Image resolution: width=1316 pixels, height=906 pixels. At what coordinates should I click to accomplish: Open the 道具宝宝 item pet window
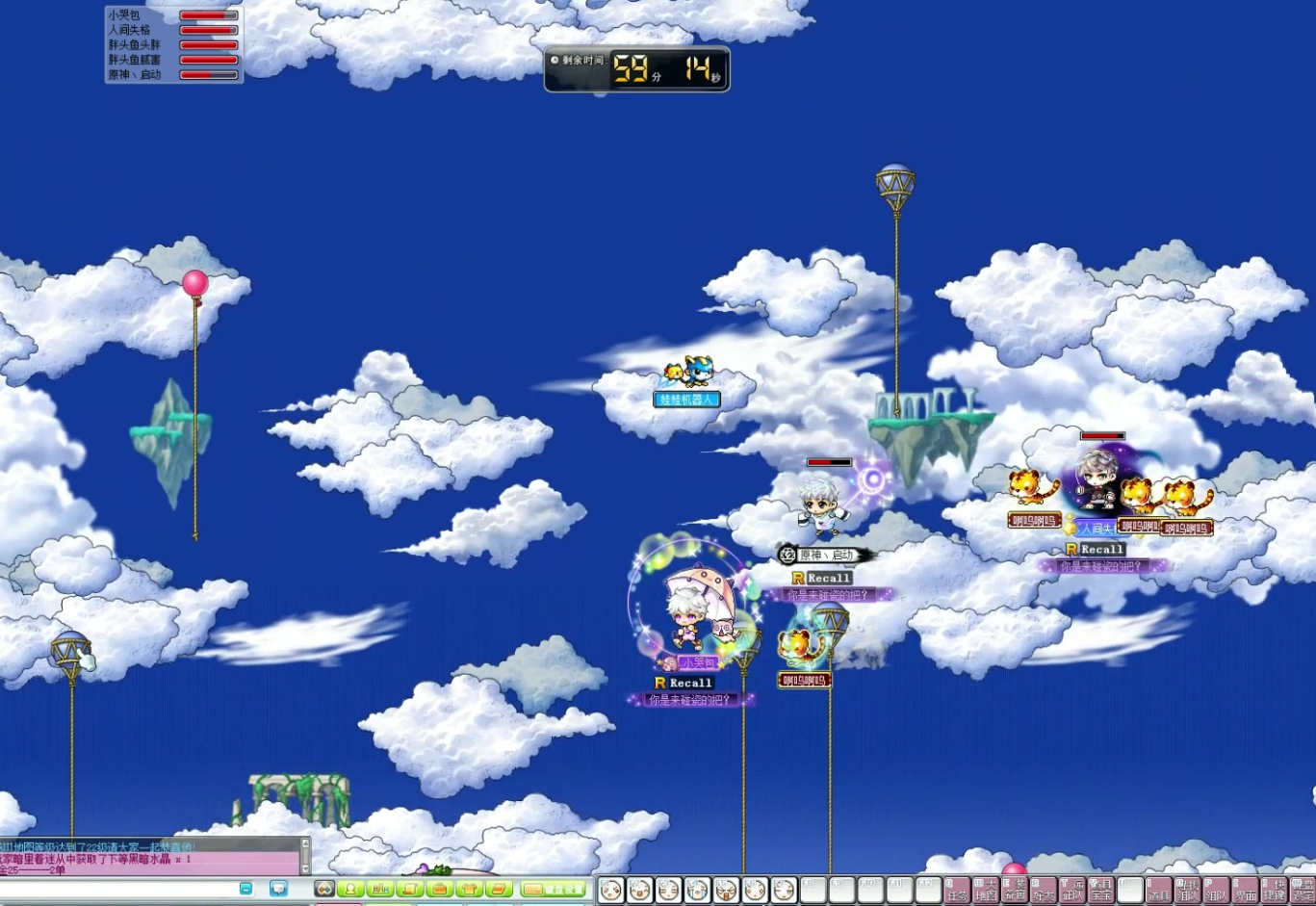point(1100,890)
